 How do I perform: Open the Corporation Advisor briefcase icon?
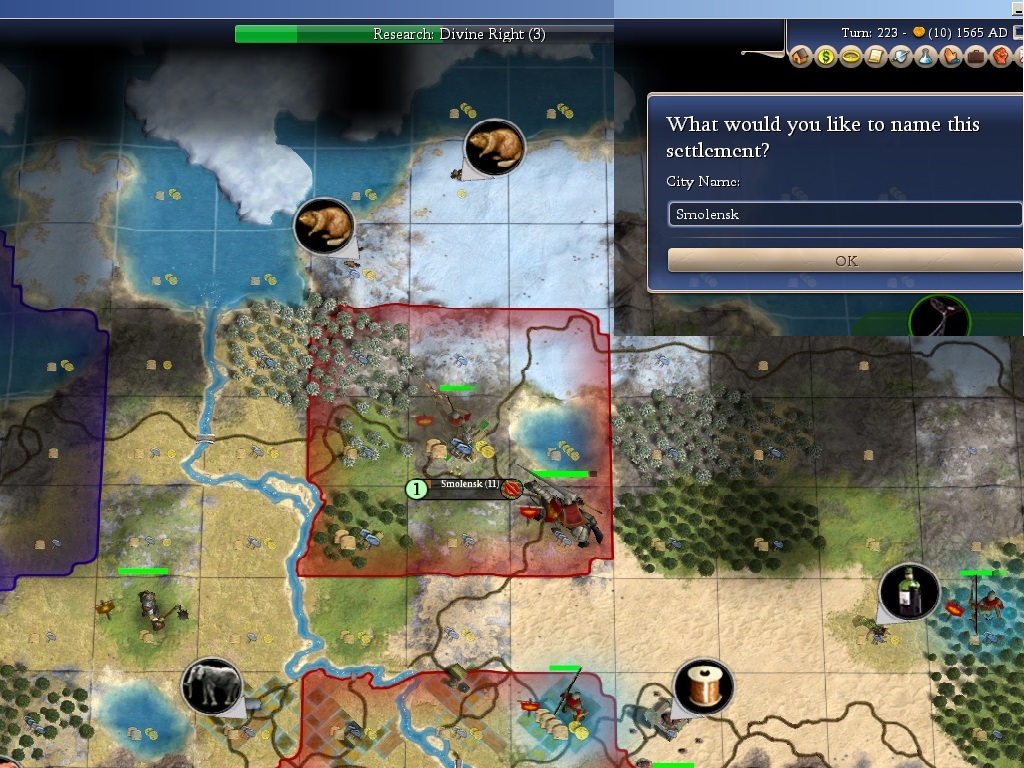coord(976,57)
